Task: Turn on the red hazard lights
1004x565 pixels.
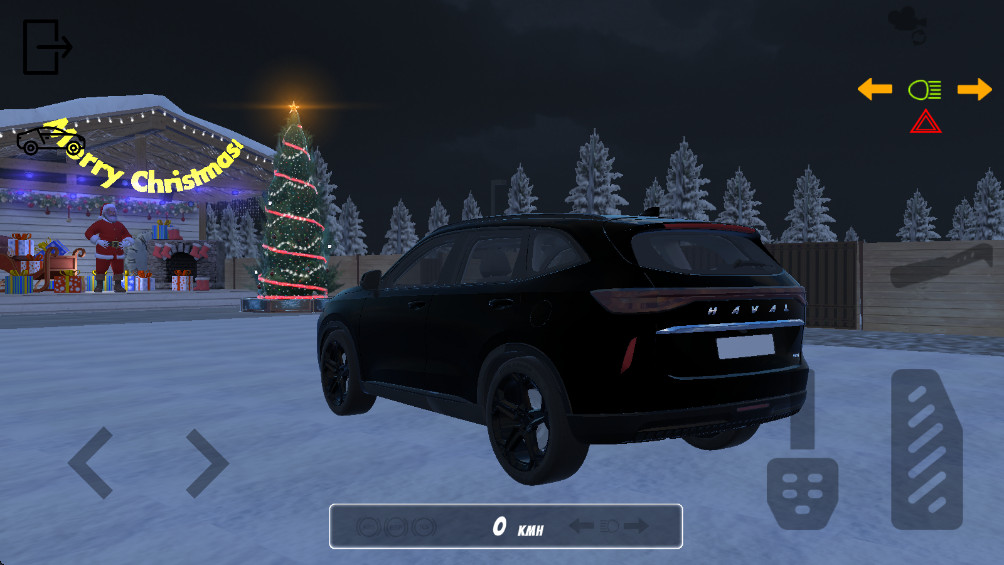Action: pos(925,123)
